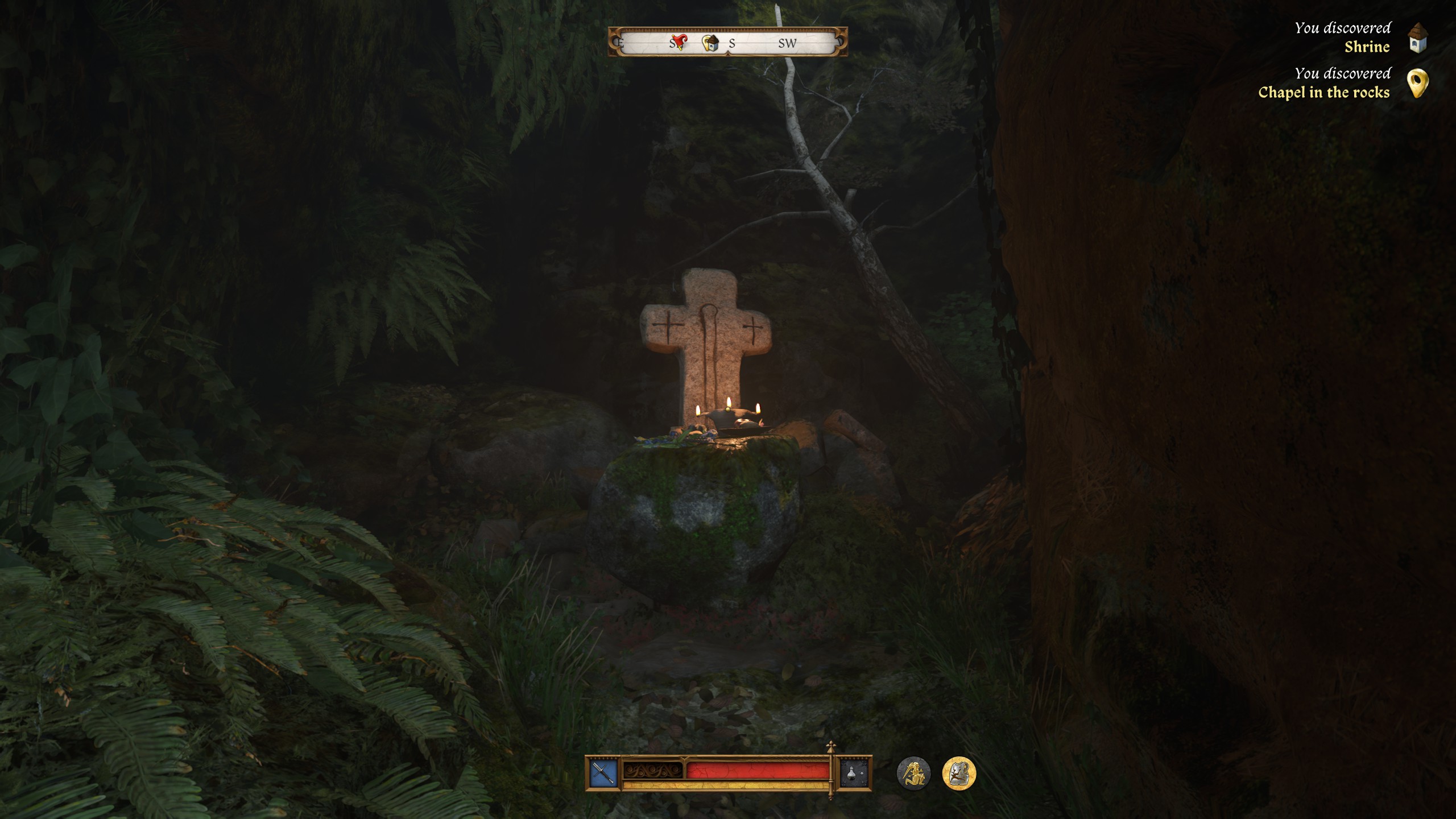Select the shrine house compass marker

(710, 42)
